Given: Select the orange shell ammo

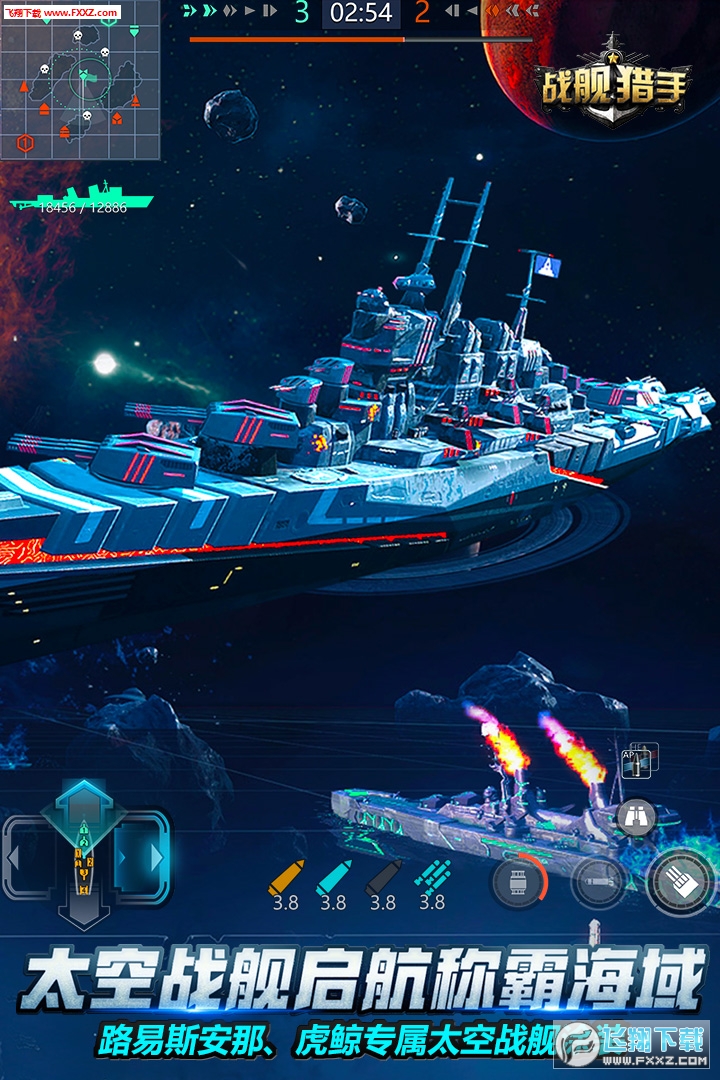Looking at the screenshot, I should pos(285,877).
